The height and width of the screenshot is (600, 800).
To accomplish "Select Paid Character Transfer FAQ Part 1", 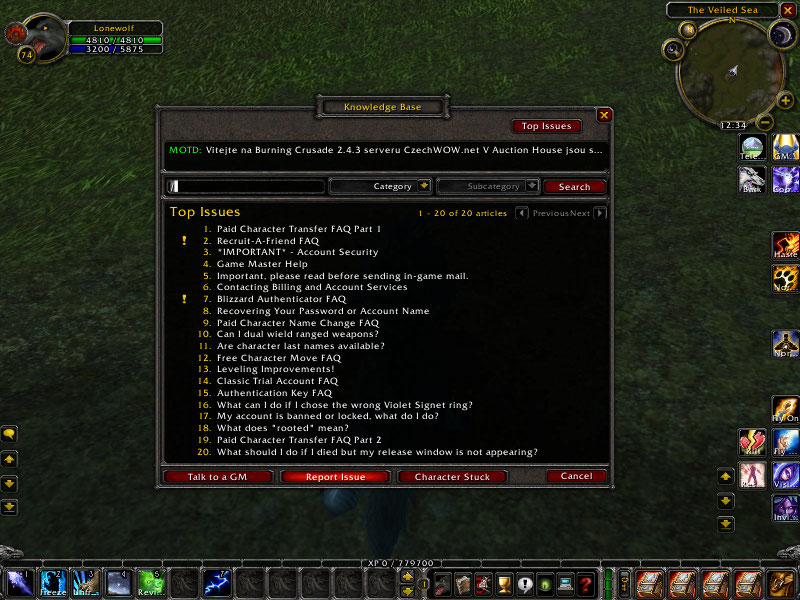I will 298,229.
